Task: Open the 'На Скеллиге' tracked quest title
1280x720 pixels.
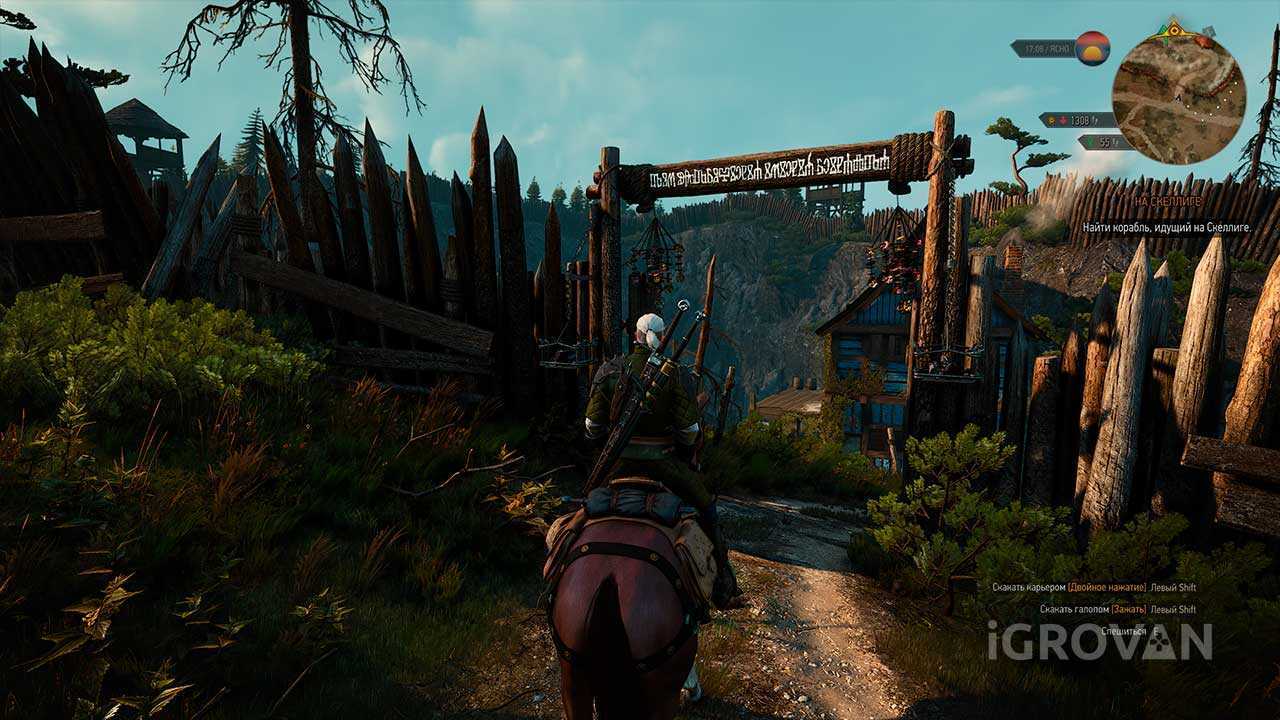Action: tap(1168, 201)
